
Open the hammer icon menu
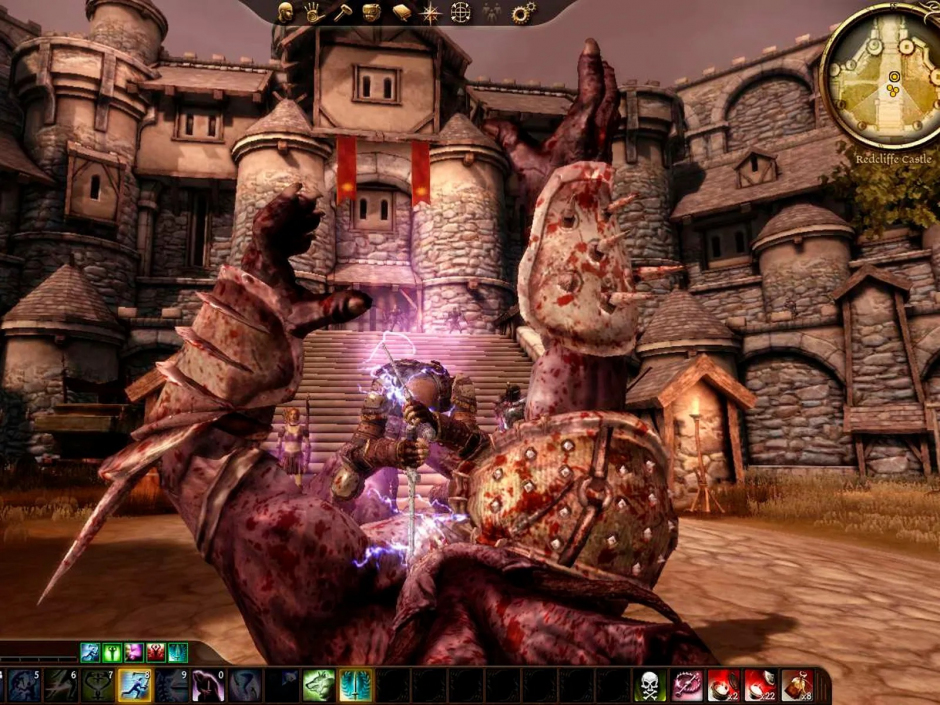click(342, 13)
